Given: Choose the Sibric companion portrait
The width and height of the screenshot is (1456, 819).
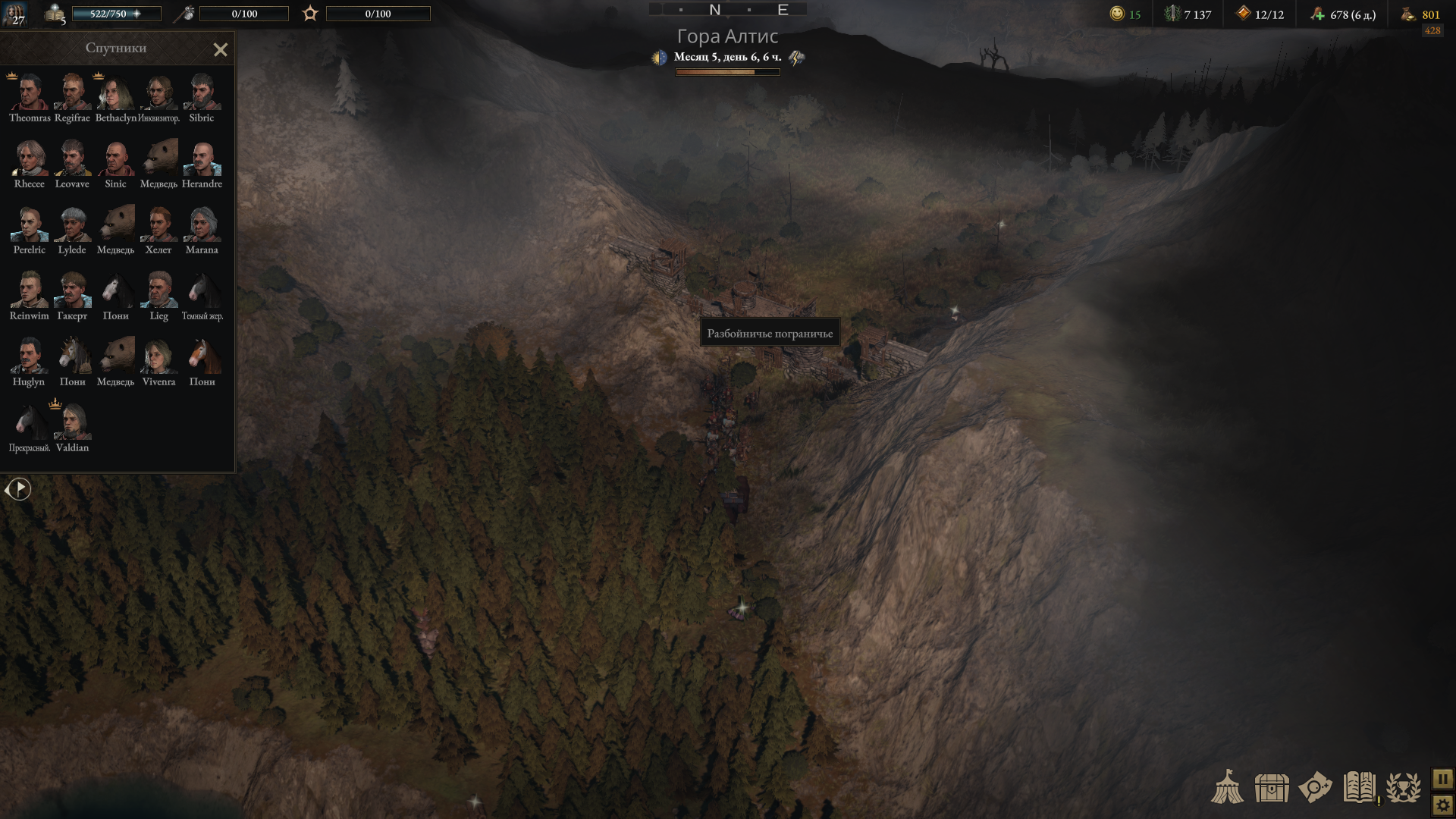Looking at the screenshot, I should click(202, 93).
